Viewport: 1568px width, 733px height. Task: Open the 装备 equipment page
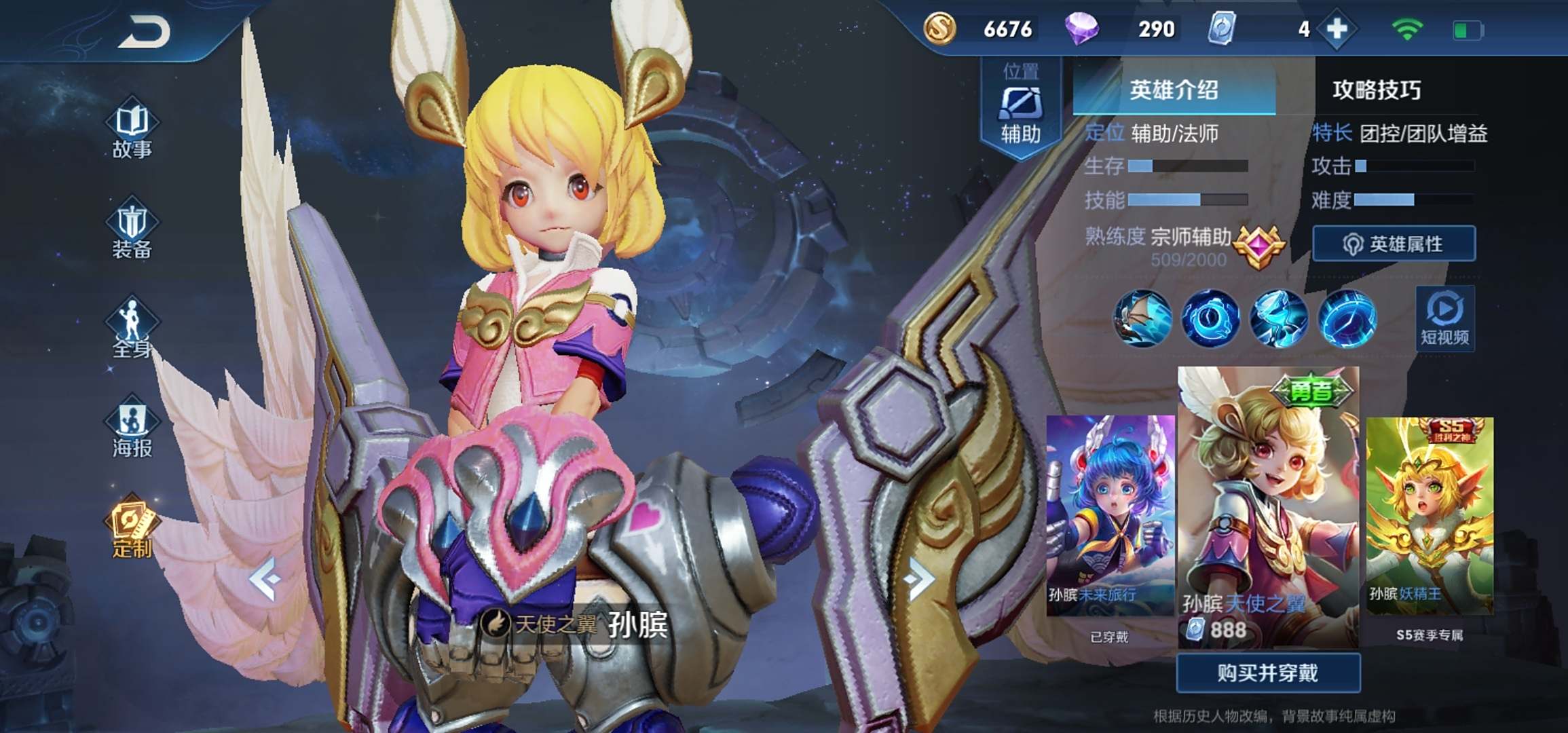tap(132, 231)
